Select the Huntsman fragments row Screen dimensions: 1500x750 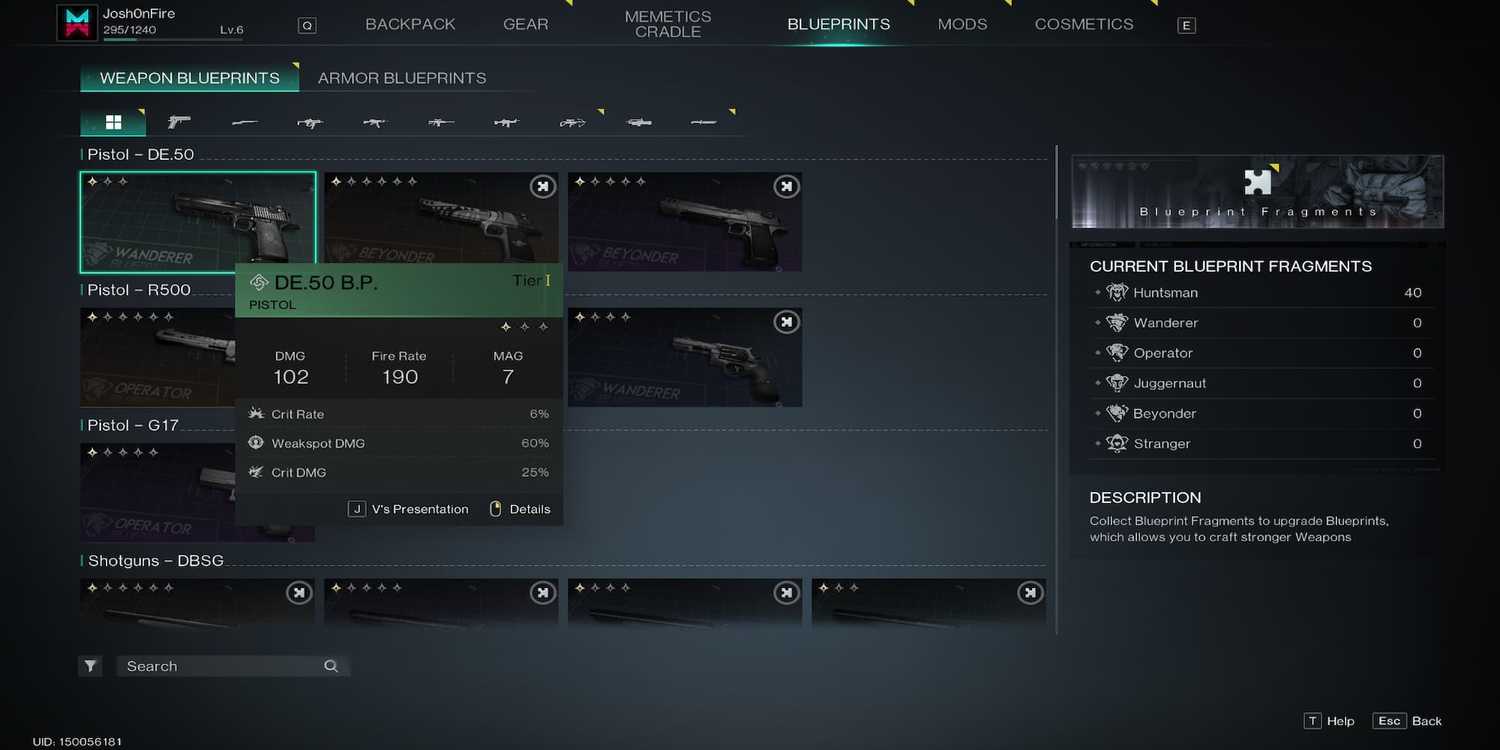(1257, 293)
